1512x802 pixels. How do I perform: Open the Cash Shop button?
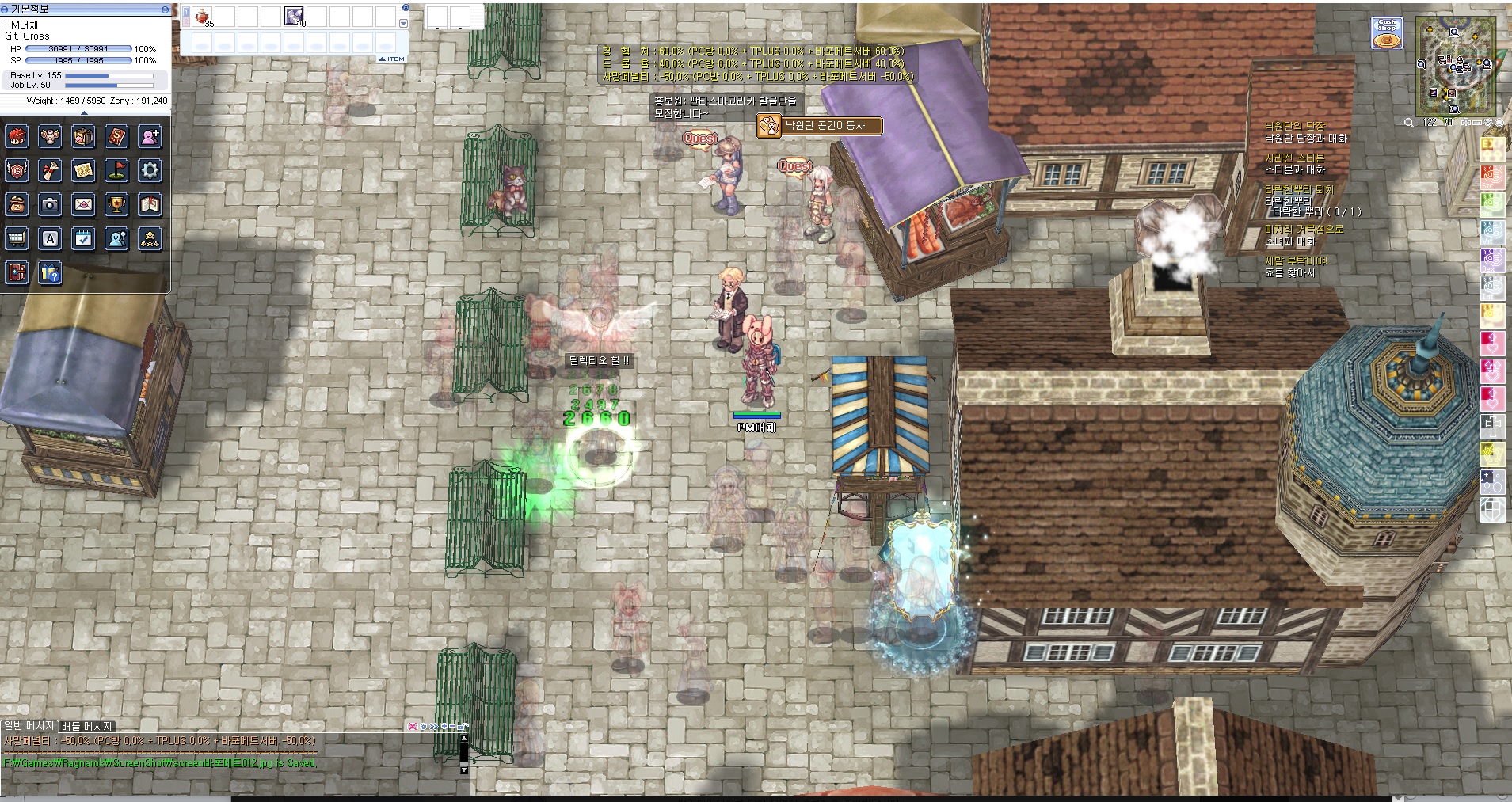[x=1387, y=32]
